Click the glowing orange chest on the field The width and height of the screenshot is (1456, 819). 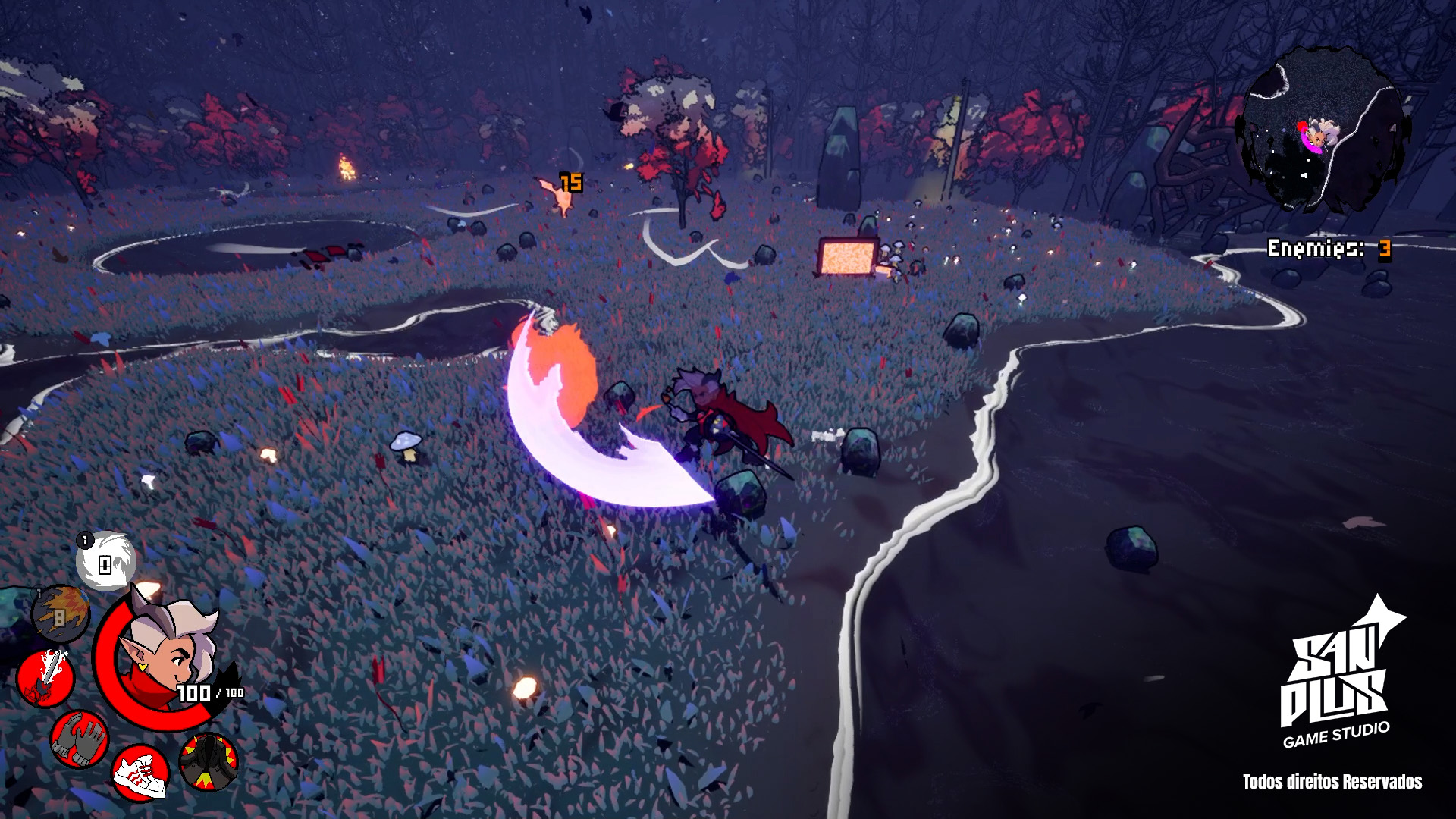(849, 258)
